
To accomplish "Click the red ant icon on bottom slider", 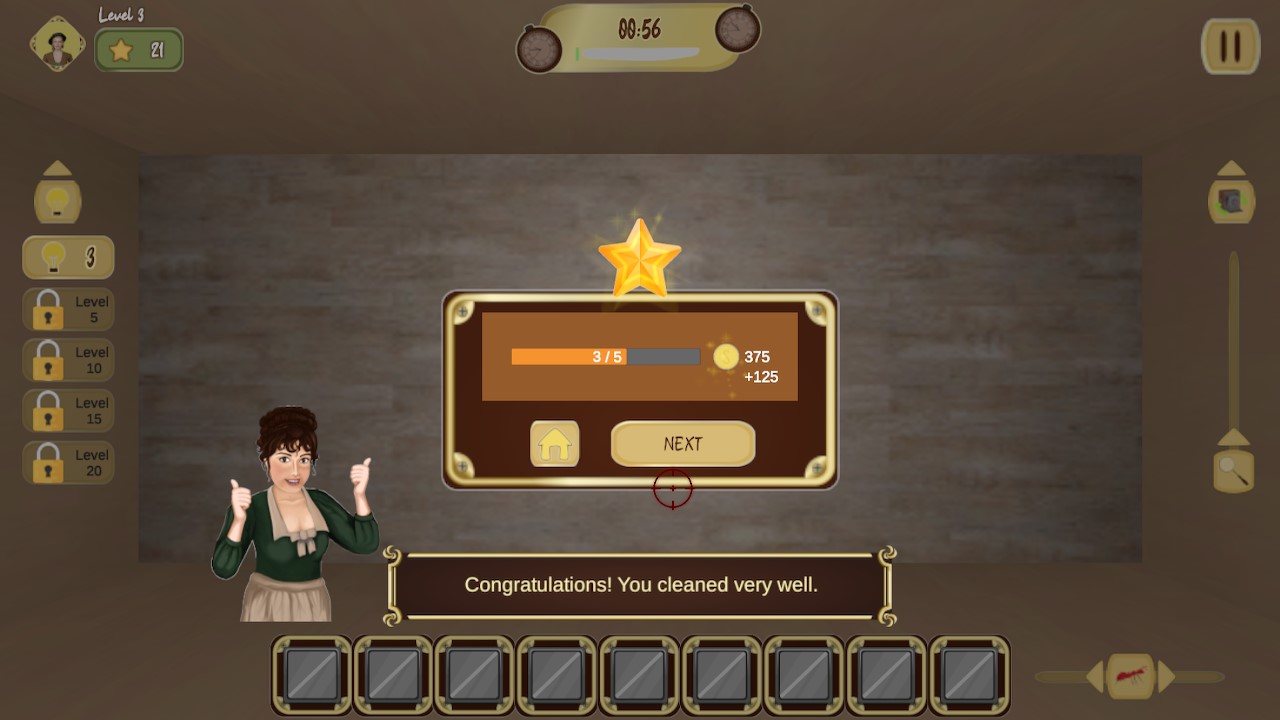I will (x=1130, y=675).
